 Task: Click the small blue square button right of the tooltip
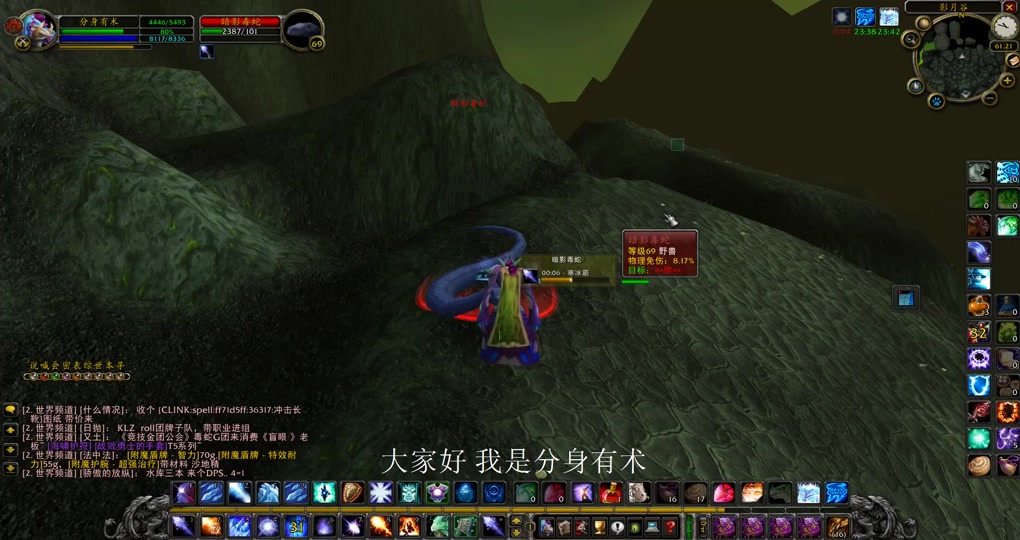pyautogui.click(x=905, y=298)
